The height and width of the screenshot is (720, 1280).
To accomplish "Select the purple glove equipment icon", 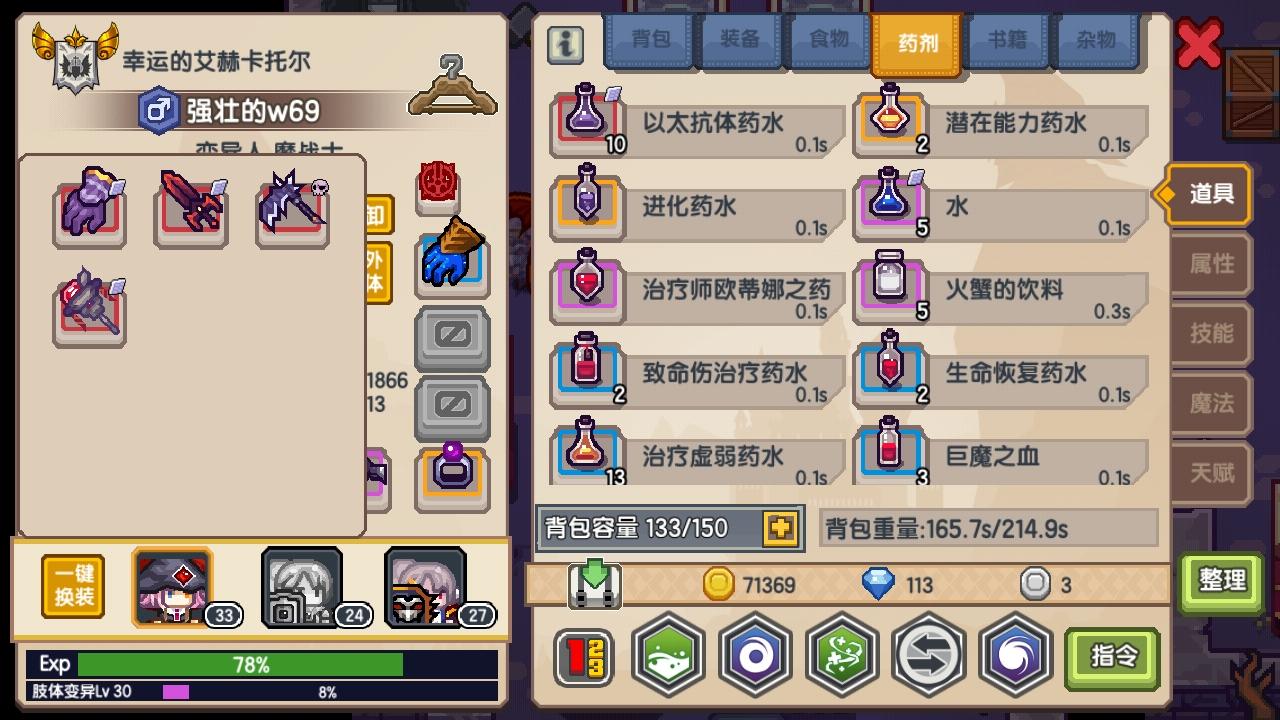I will [x=88, y=210].
